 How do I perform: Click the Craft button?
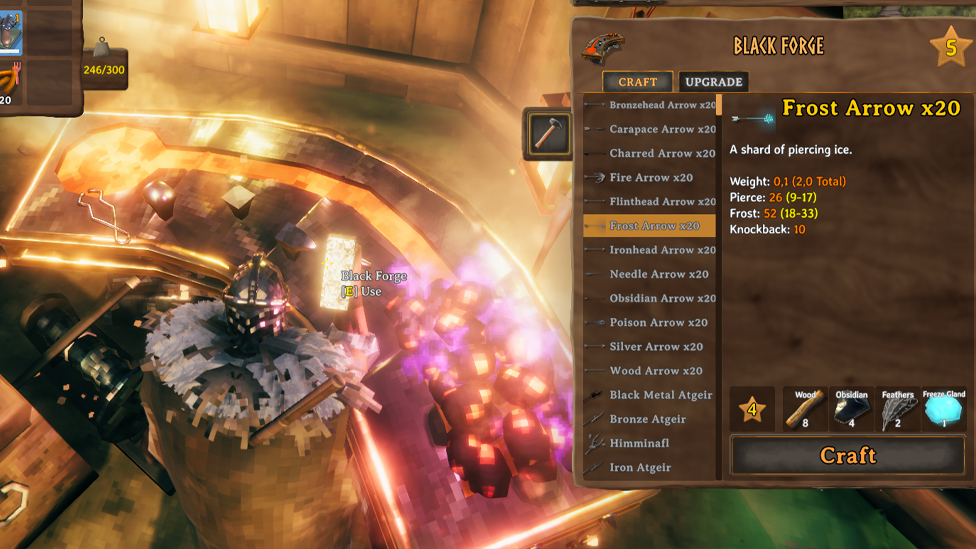847,456
